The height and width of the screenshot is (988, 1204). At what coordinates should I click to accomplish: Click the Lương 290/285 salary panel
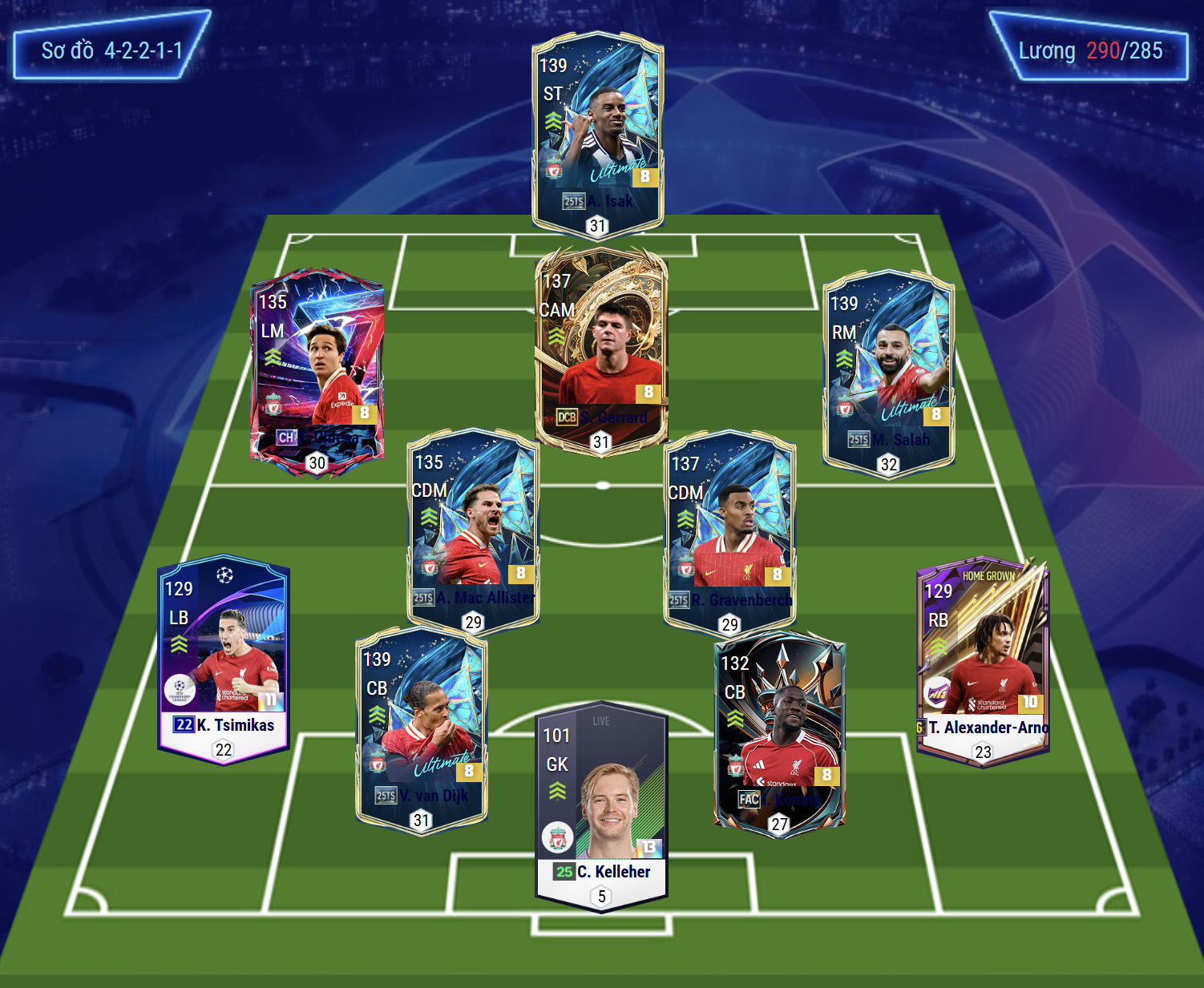coord(1089,50)
